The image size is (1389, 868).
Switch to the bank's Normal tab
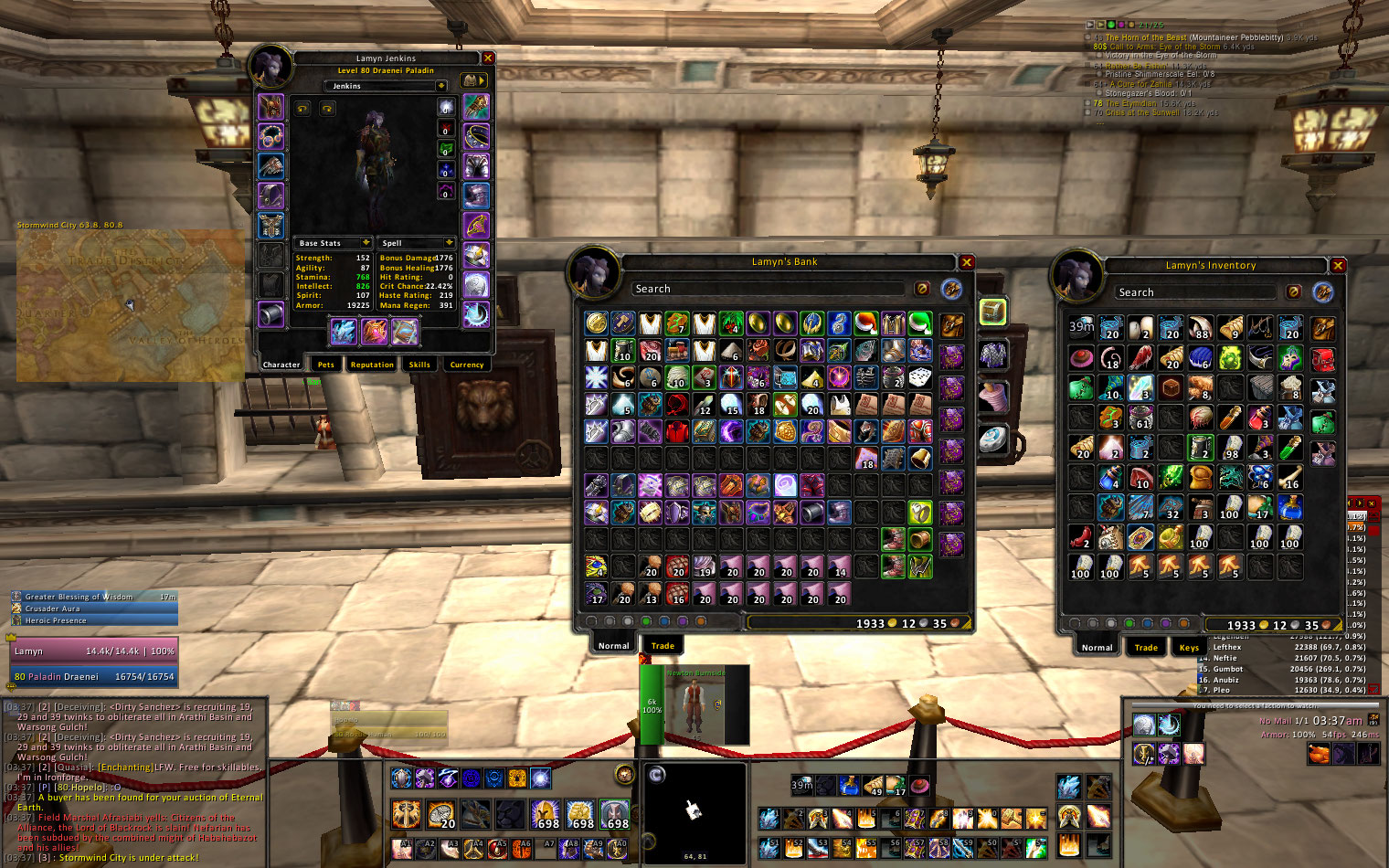point(613,646)
